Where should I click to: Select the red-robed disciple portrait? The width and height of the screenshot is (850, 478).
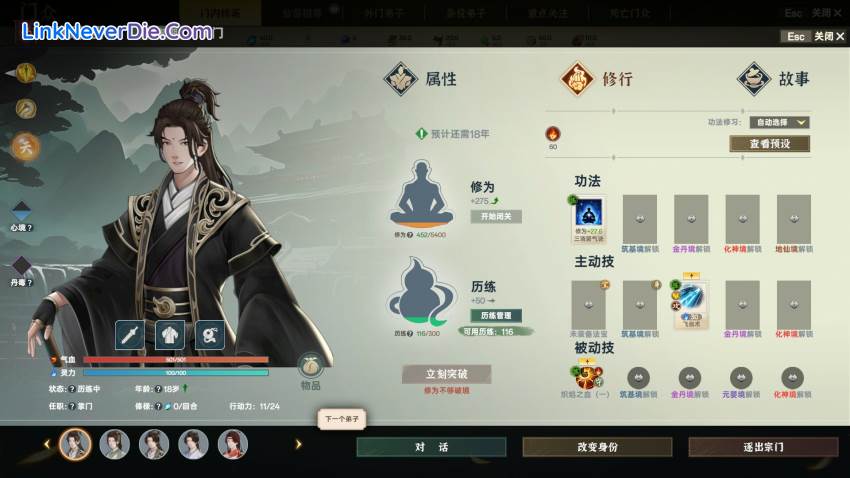233,444
